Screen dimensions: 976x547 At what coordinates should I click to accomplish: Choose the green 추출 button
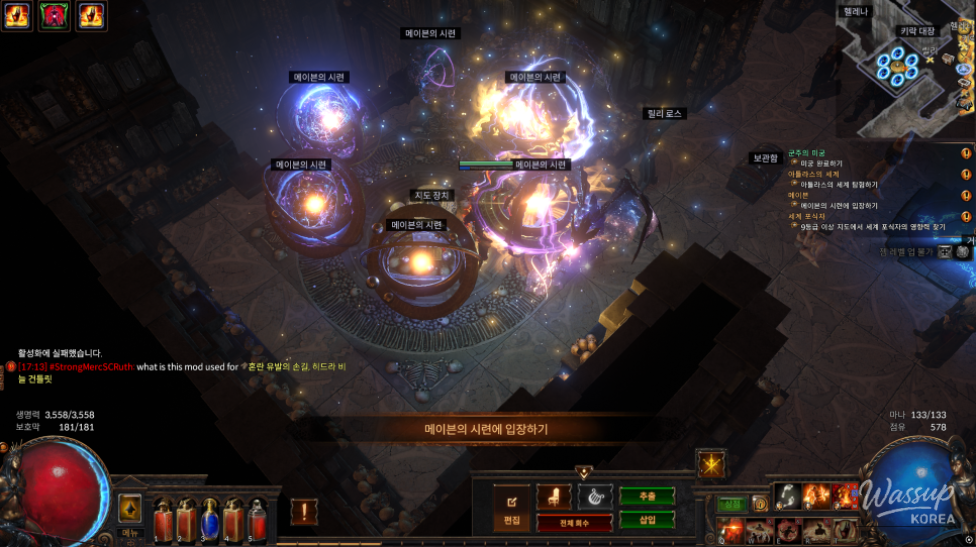point(646,496)
